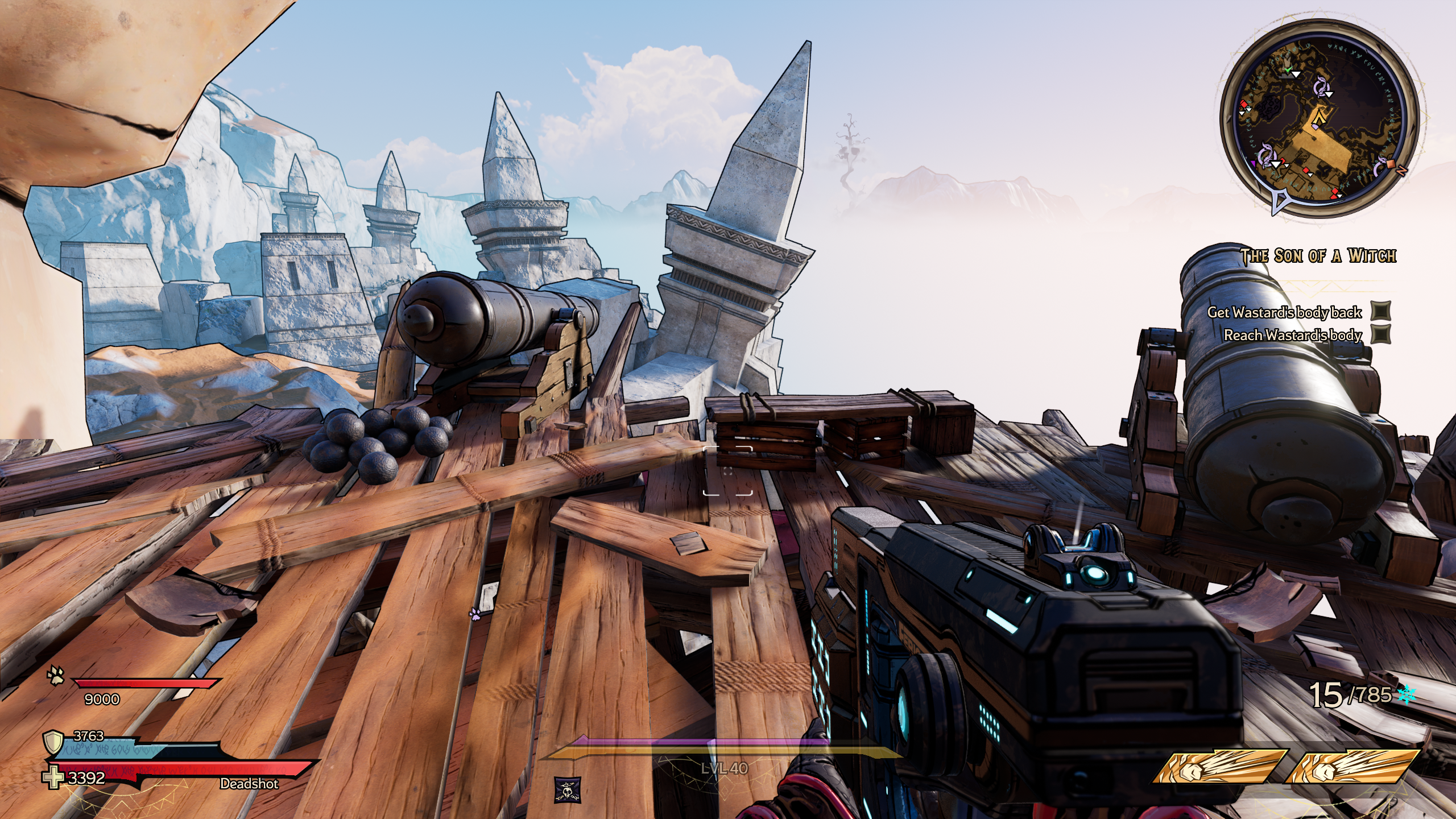Screen dimensions: 1456x819
Task: Select the shield ward icon
Action: tap(53, 742)
